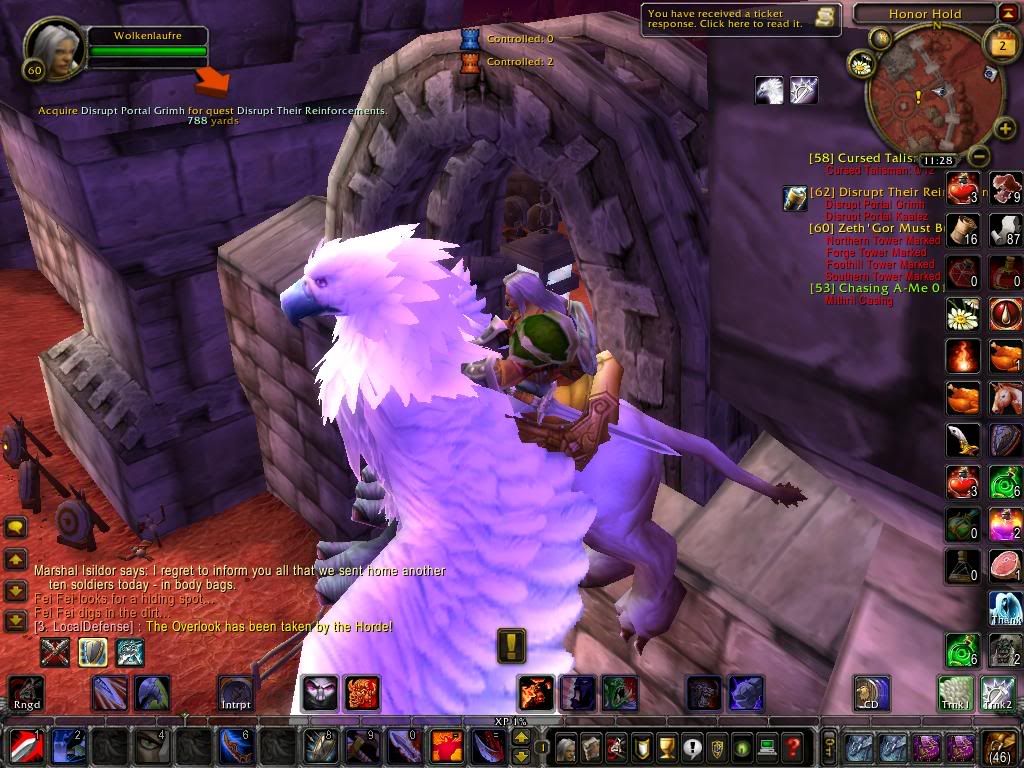Click the gryphon mount buff icon
This screenshot has width=1024, height=768.
[768, 90]
